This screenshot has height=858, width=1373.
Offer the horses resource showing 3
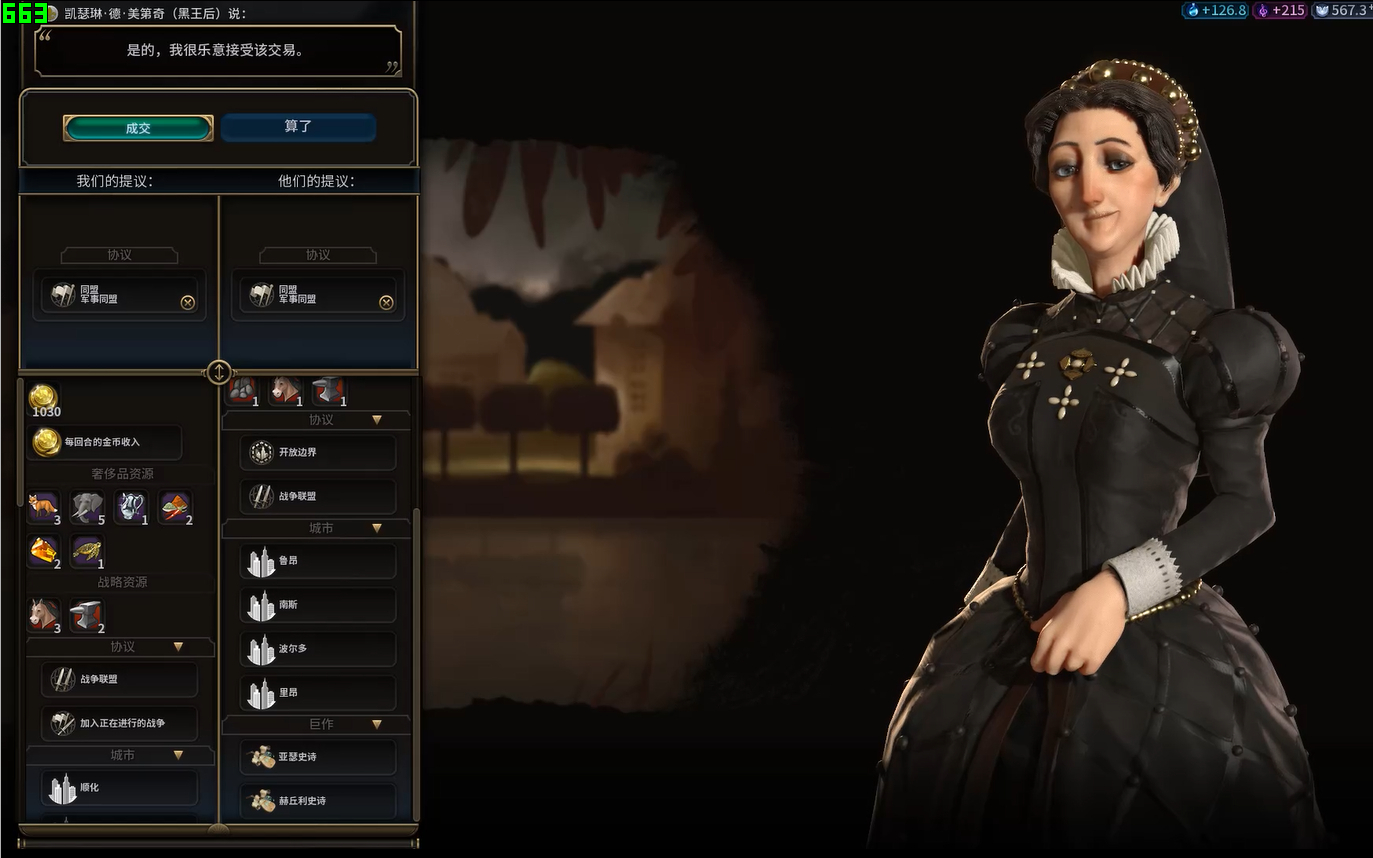(x=43, y=615)
